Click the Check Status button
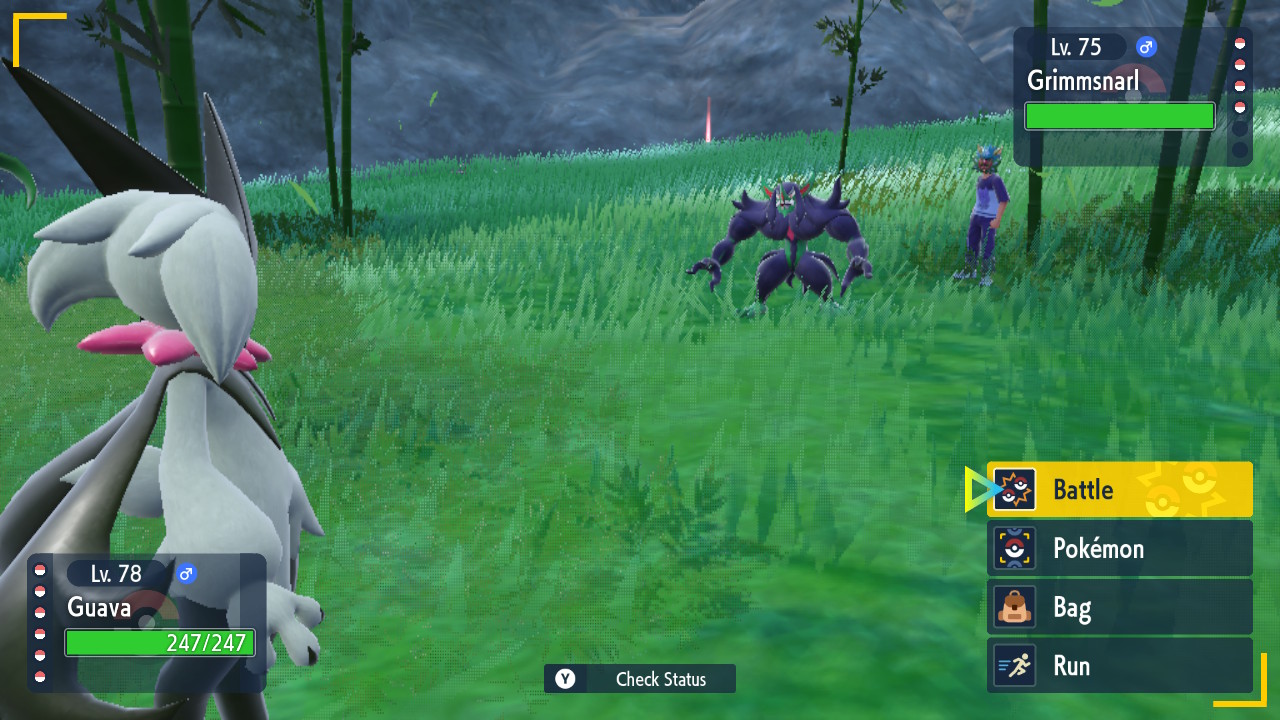The height and width of the screenshot is (720, 1280). 640,679
